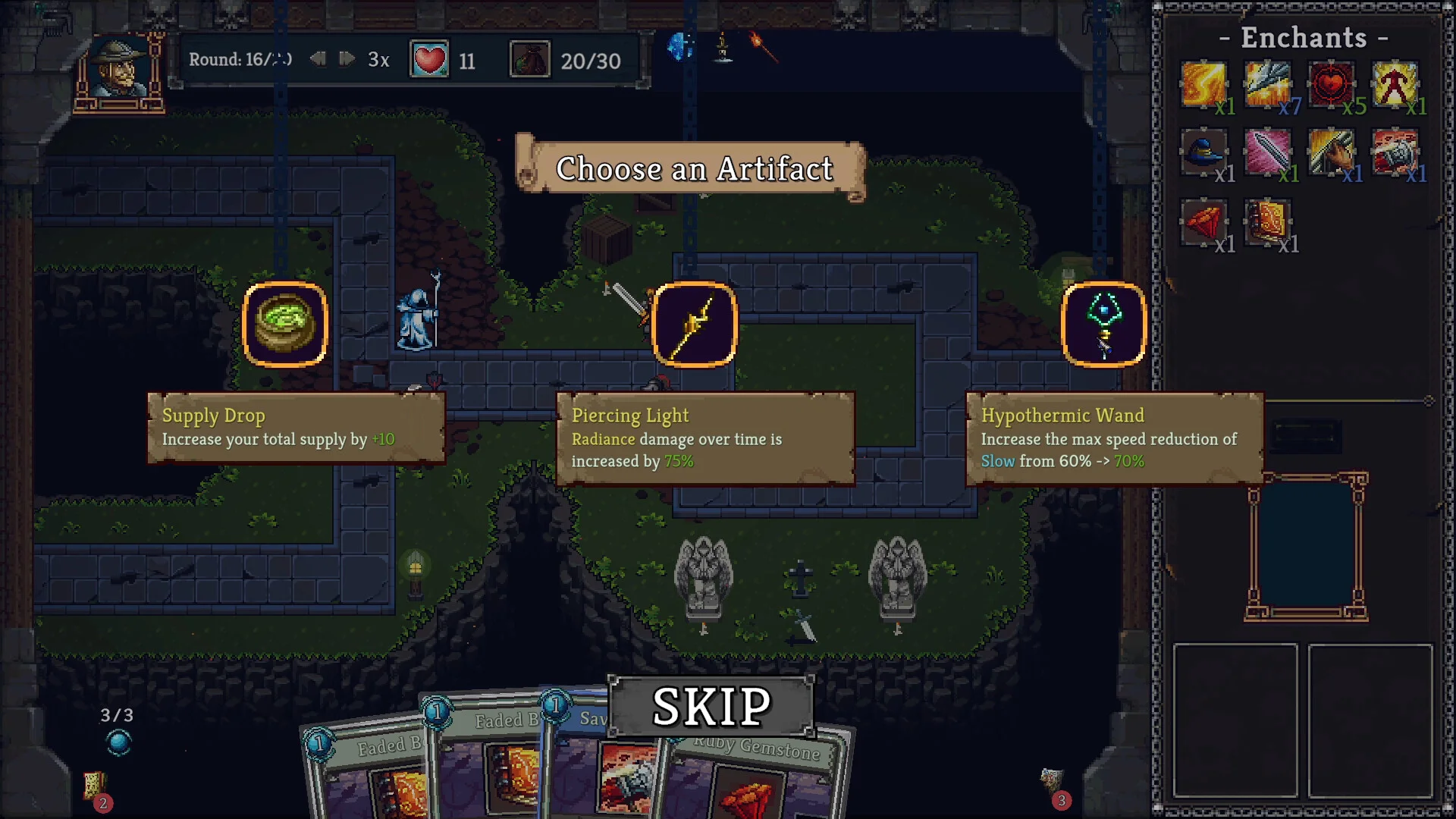Inspect the ruby gemstone enchant

[1203, 222]
